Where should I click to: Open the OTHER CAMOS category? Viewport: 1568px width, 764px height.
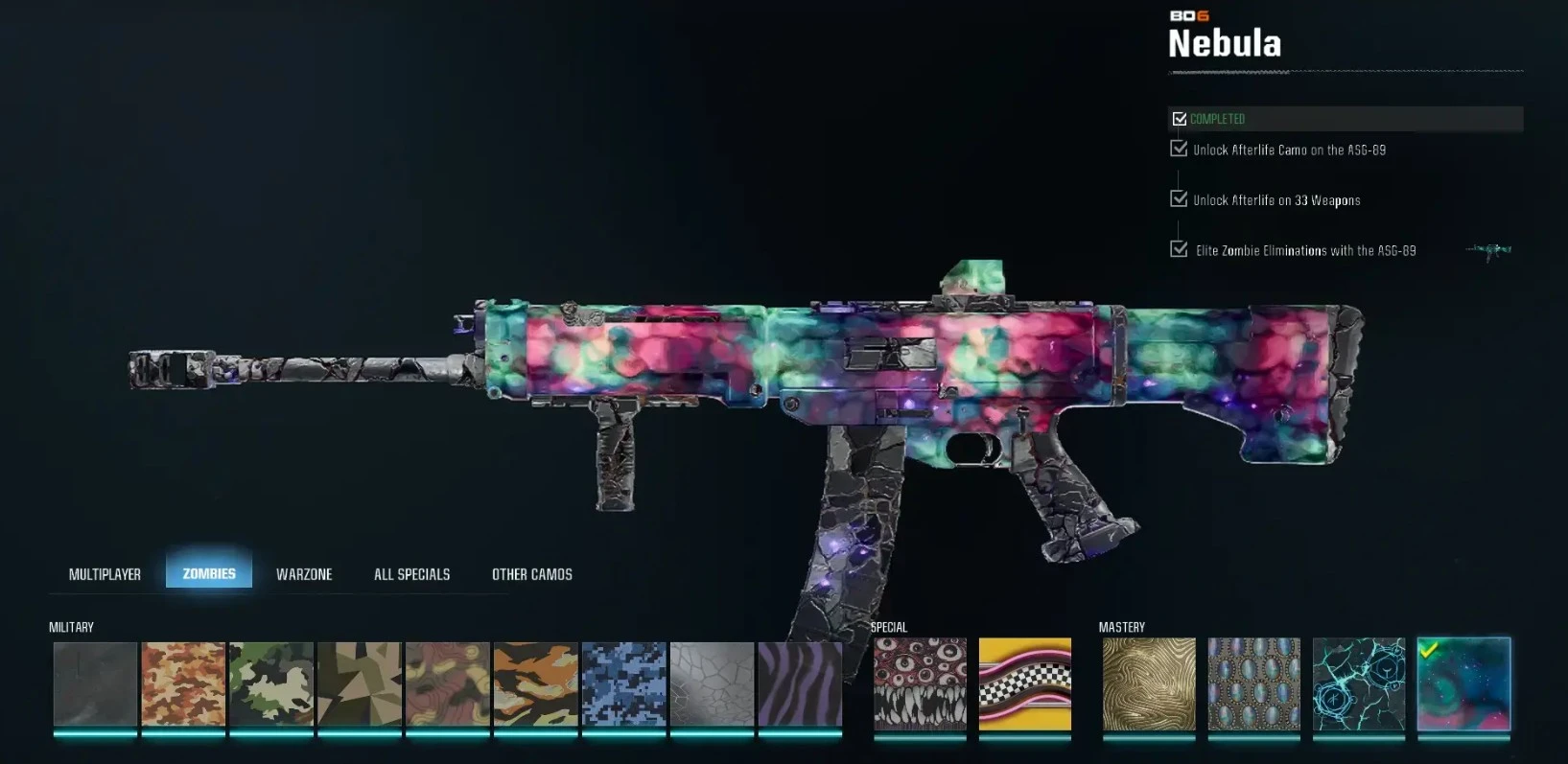(x=532, y=573)
